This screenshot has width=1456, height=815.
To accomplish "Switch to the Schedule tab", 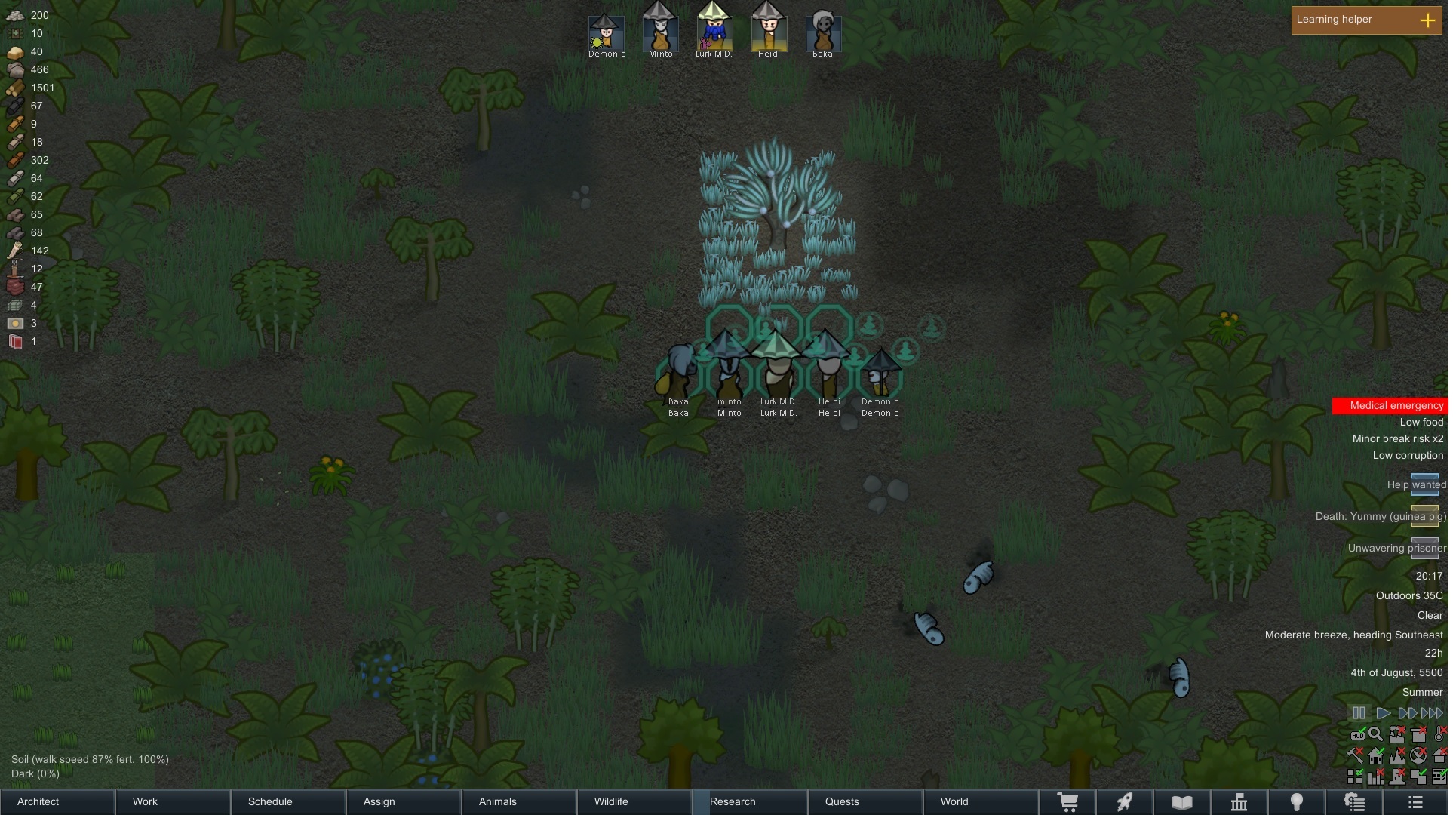I will (x=289, y=801).
